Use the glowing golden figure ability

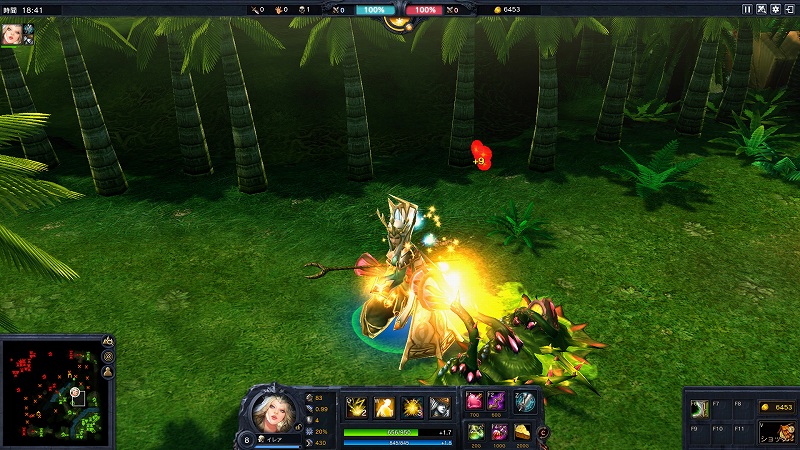[x=384, y=407]
